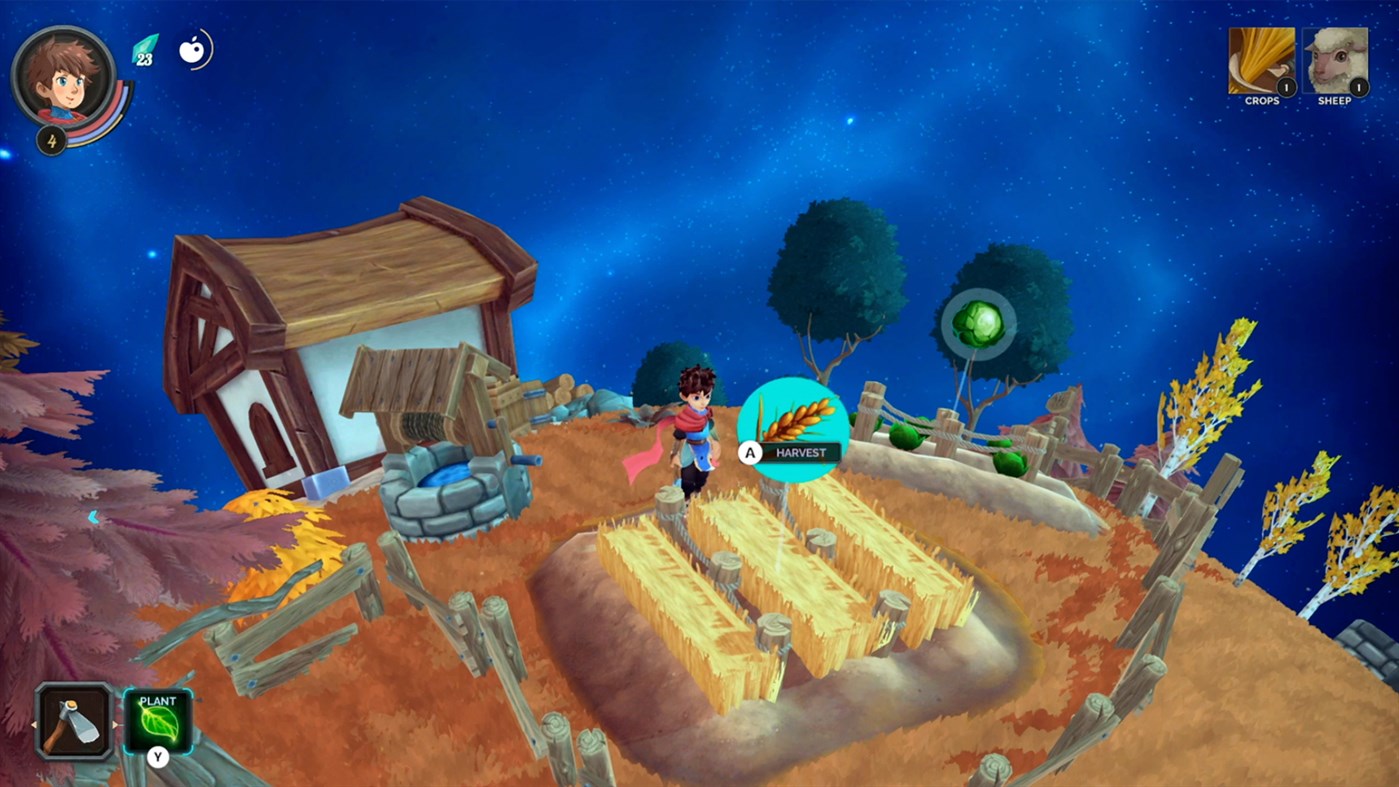Click the right arrow to cycle tools
This screenshot has height=787, width=1399.
pos(116,724)
